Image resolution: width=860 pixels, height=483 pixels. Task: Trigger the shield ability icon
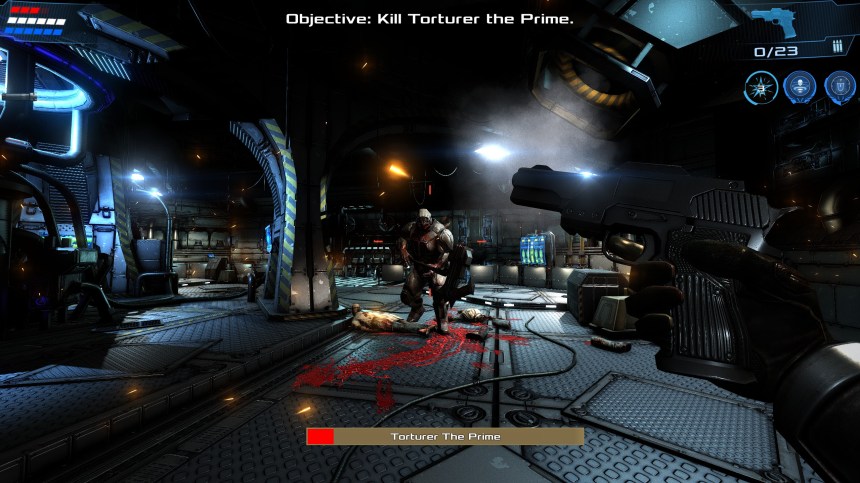[x=839, y=87]
